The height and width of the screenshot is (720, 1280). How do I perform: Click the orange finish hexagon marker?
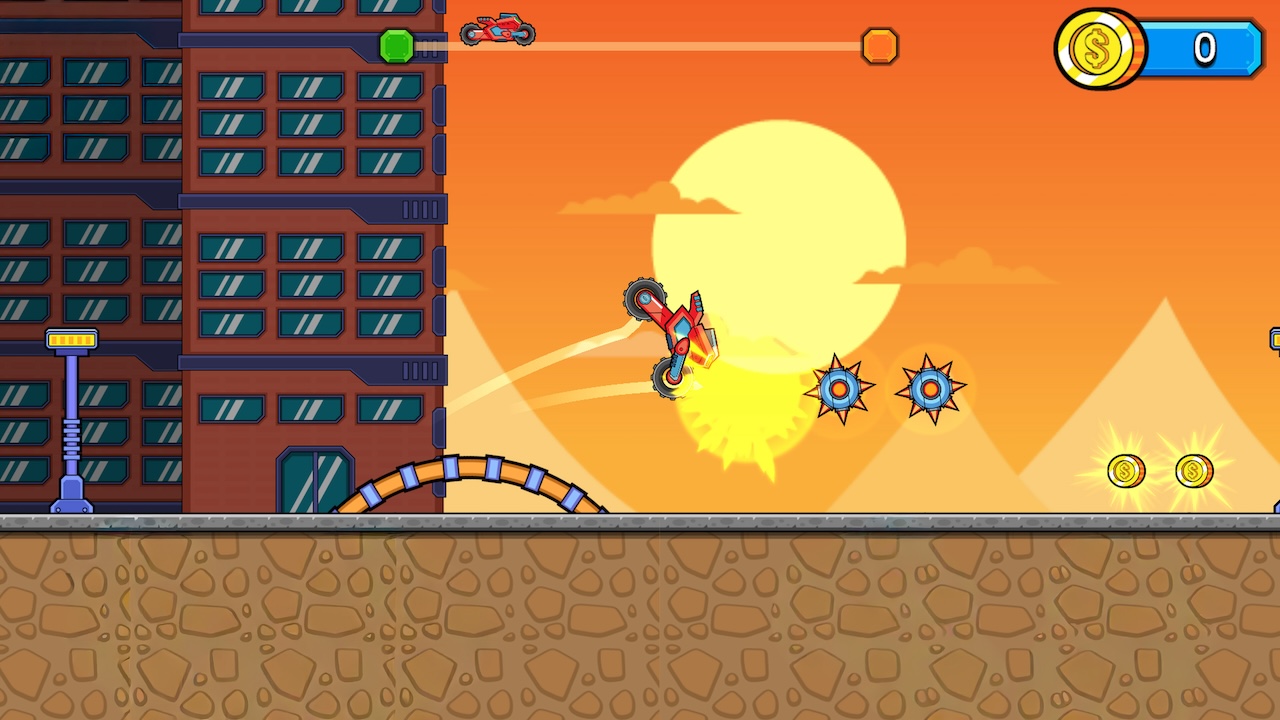tap(880, 46)
